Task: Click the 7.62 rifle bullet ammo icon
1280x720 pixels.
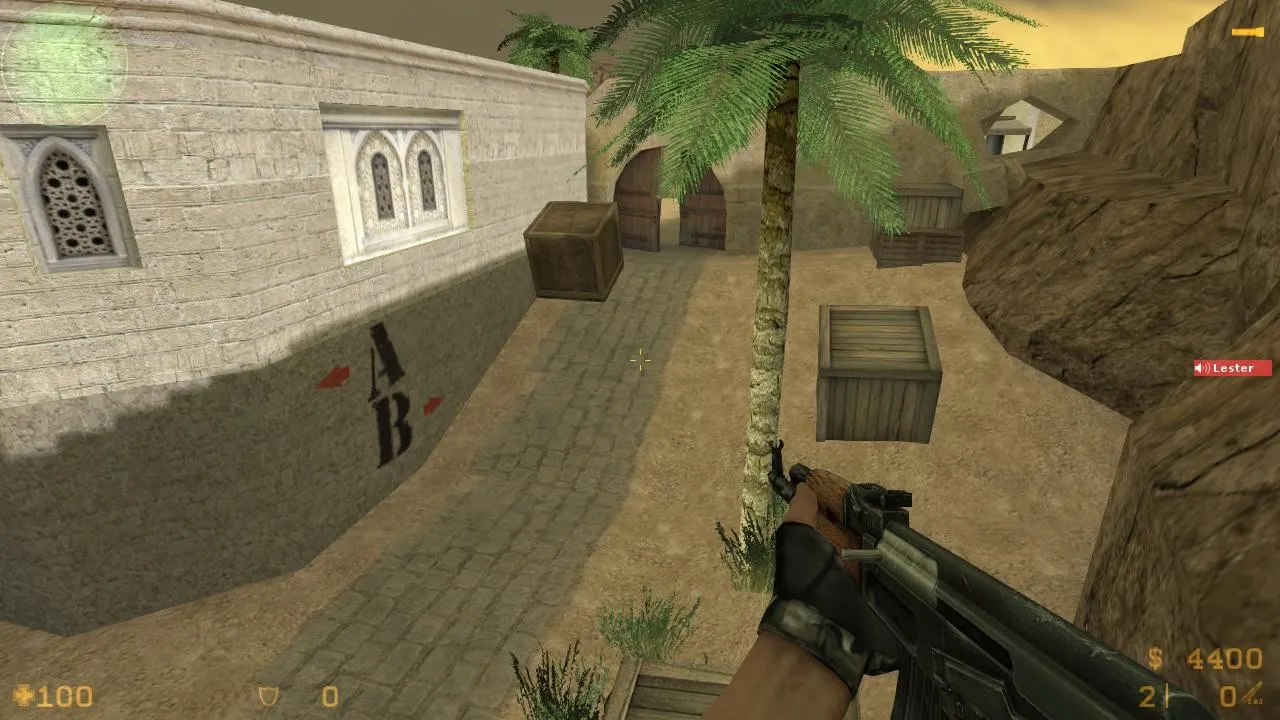Action: point(1250,692)
